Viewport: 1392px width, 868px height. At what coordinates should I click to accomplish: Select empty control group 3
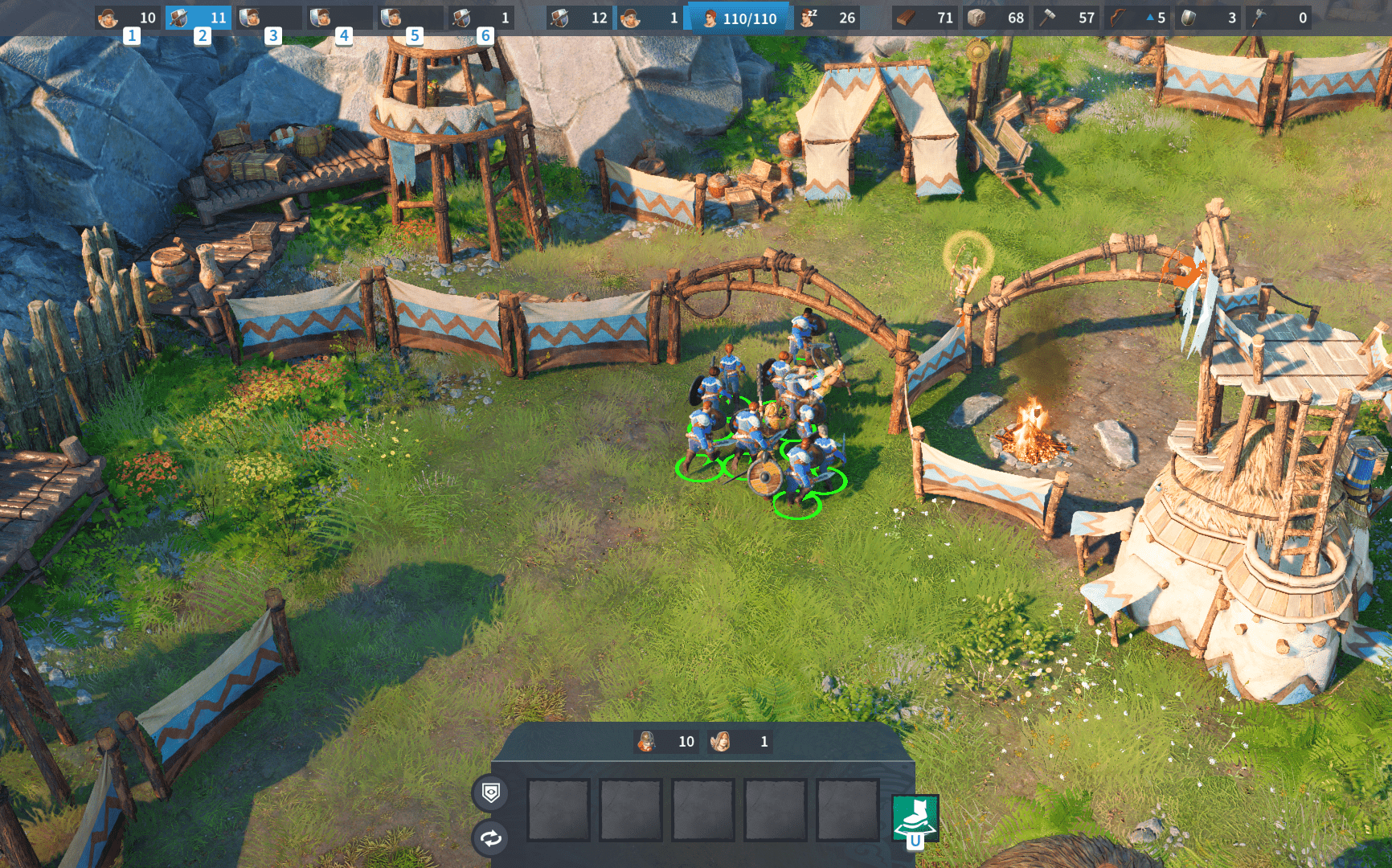[x=269, y=18]
